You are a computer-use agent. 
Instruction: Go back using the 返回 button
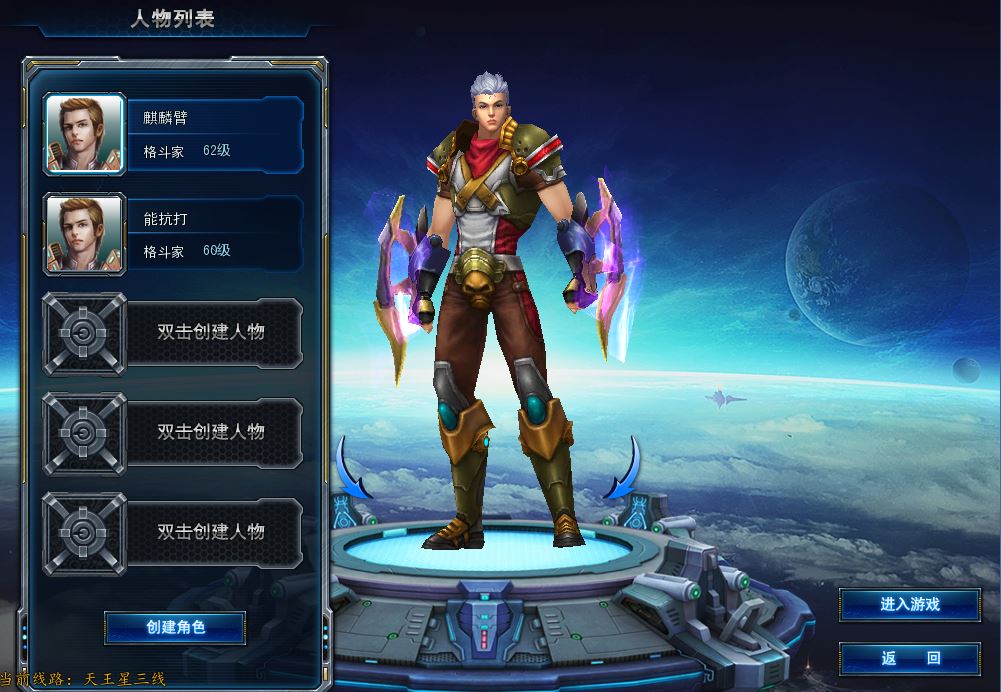pos(909,658)
